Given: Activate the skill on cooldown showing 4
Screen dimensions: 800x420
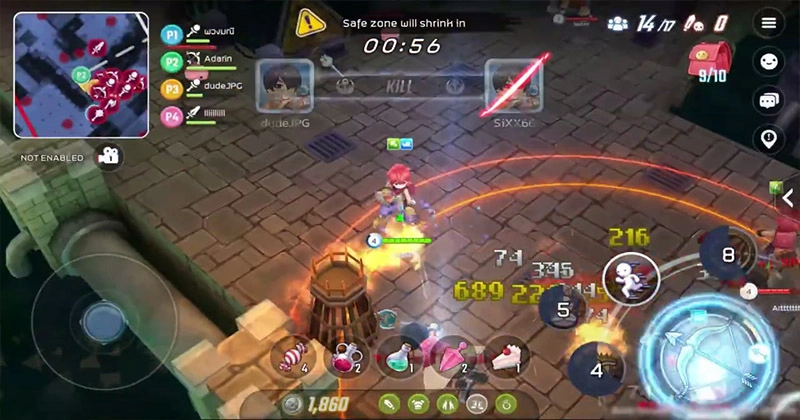Looking at the screenshot, I should coord(598,370).
